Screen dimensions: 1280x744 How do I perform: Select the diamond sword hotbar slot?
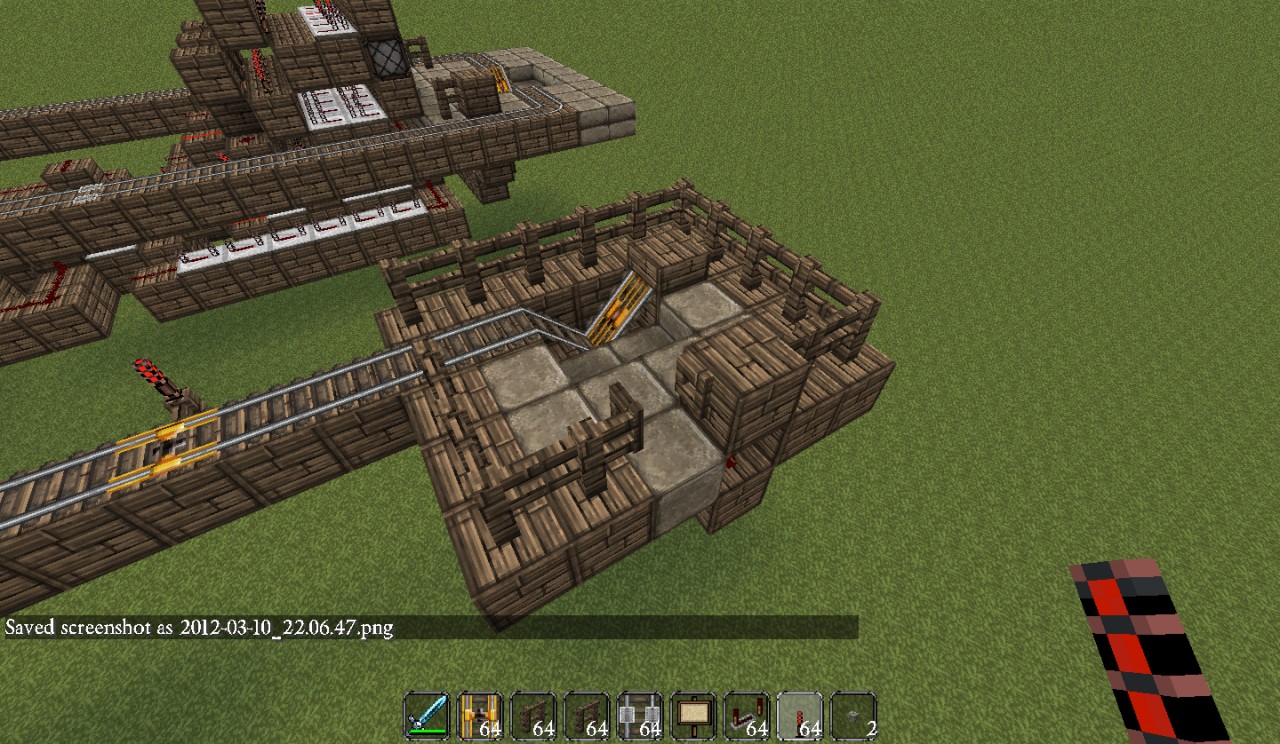click(426, 716)
